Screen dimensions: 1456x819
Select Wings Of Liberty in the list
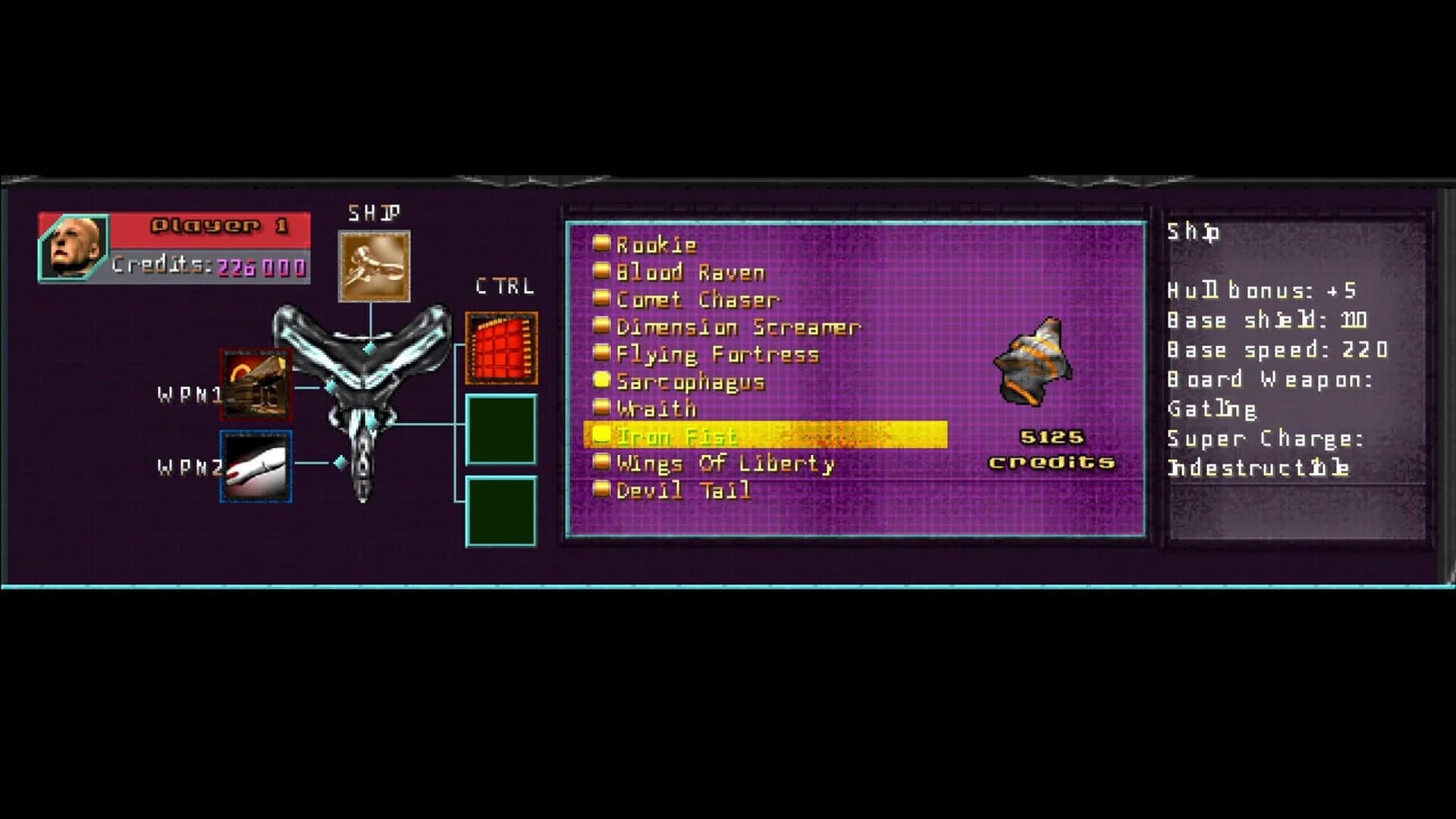point(724,463)
